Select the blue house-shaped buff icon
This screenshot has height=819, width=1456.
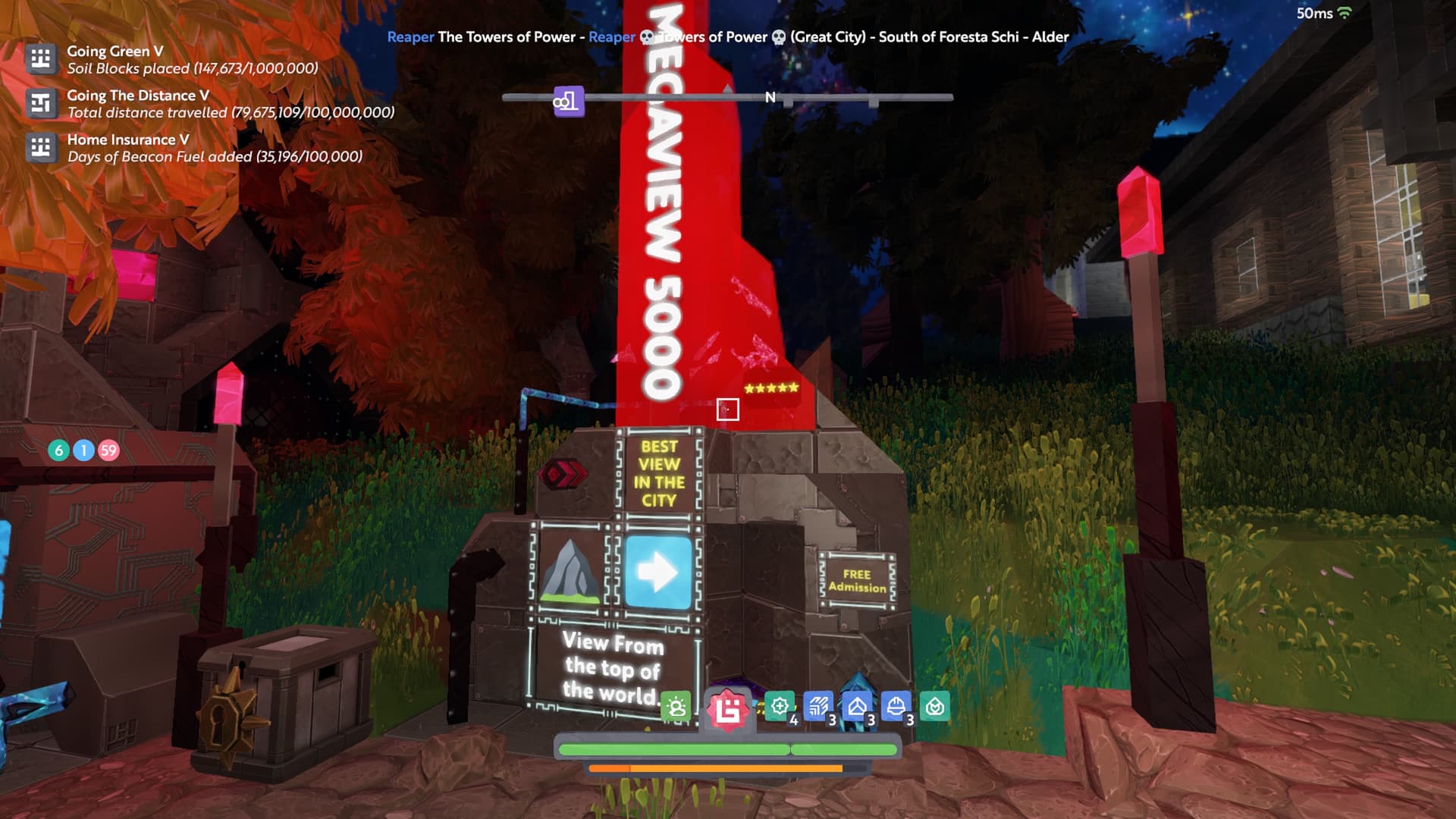tap(857, 707)
